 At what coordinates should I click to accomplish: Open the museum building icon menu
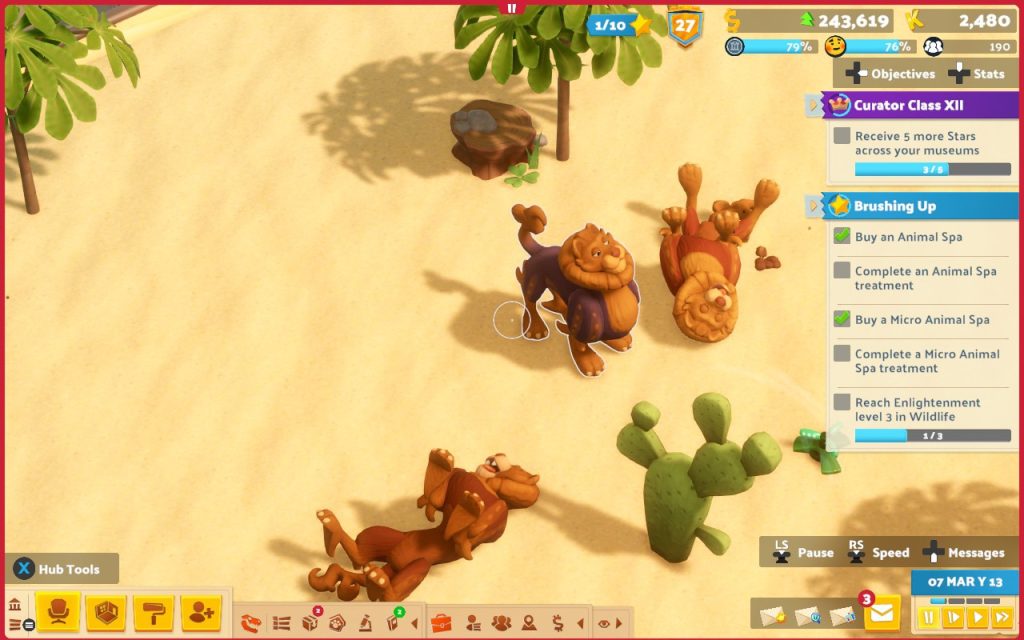coord(15,606)
